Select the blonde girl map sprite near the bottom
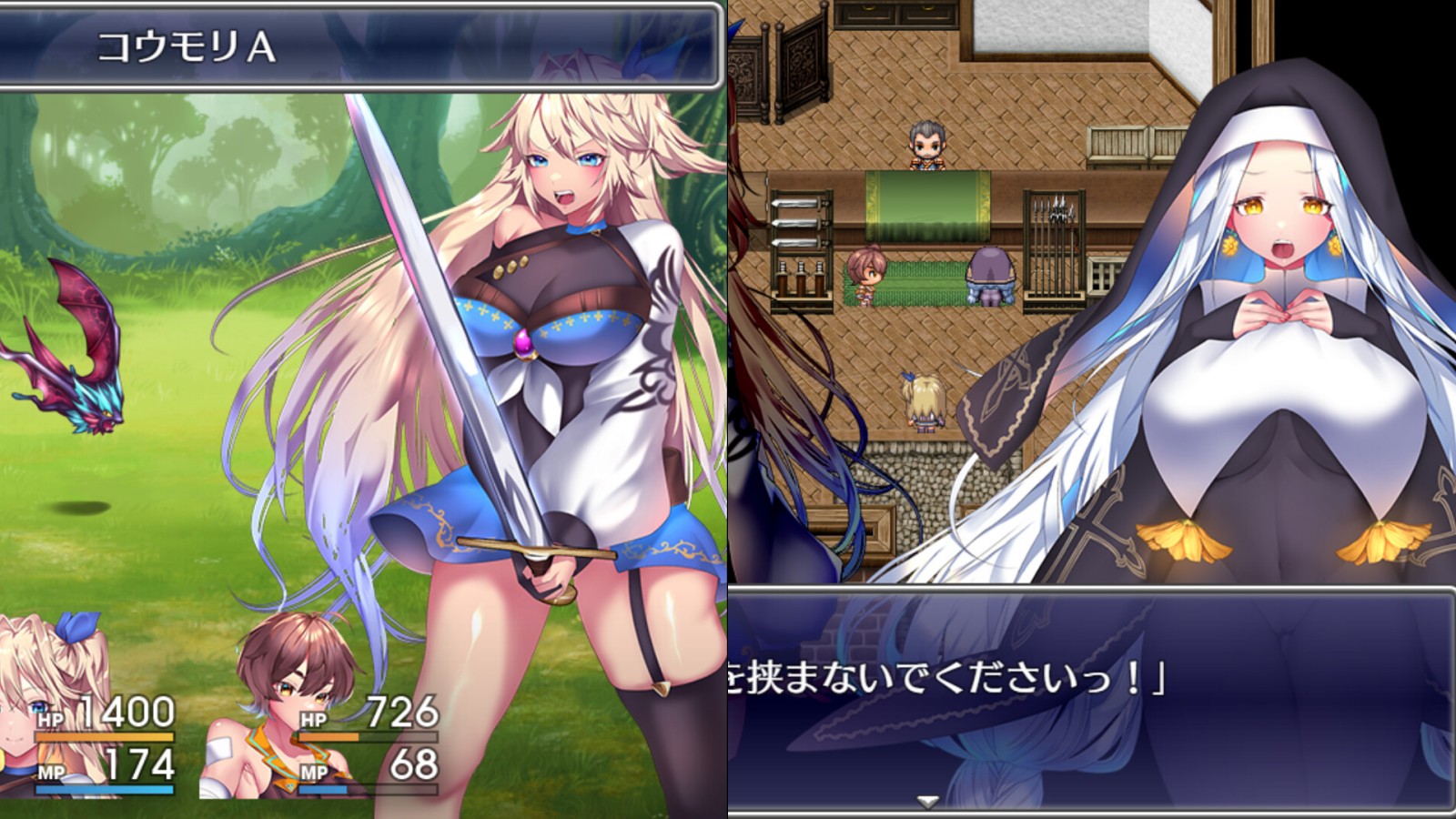This screenshot has width=1456, height=819. pyautogui.click(x=925, y=400)
